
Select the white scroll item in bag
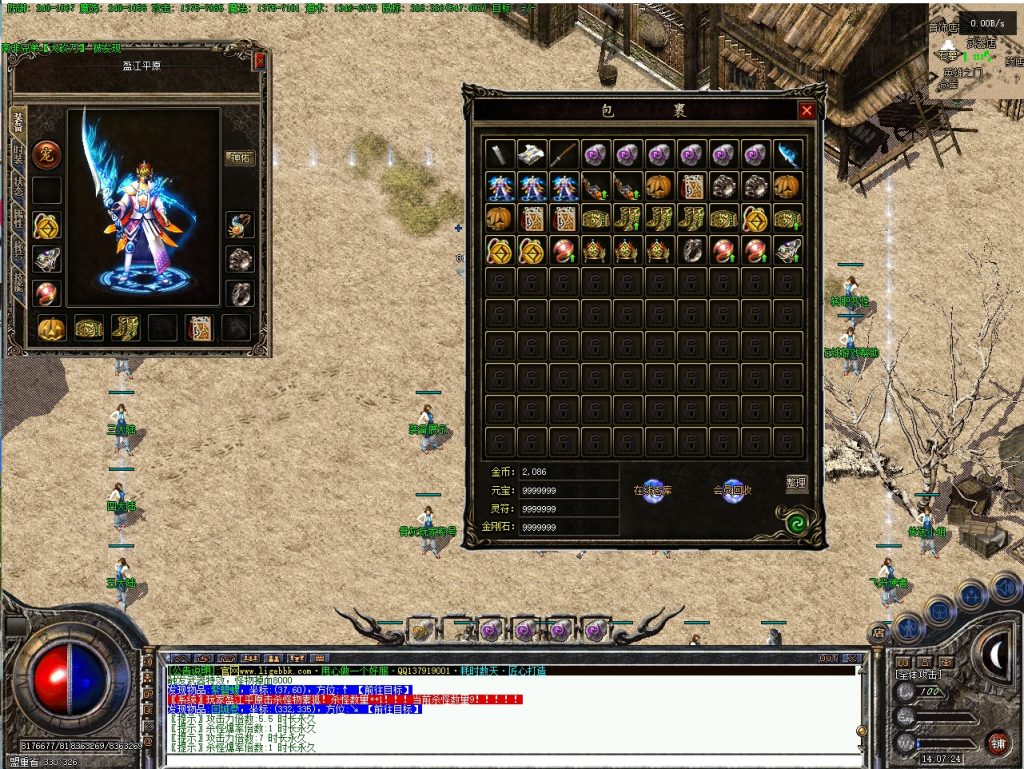pos(532,154)
